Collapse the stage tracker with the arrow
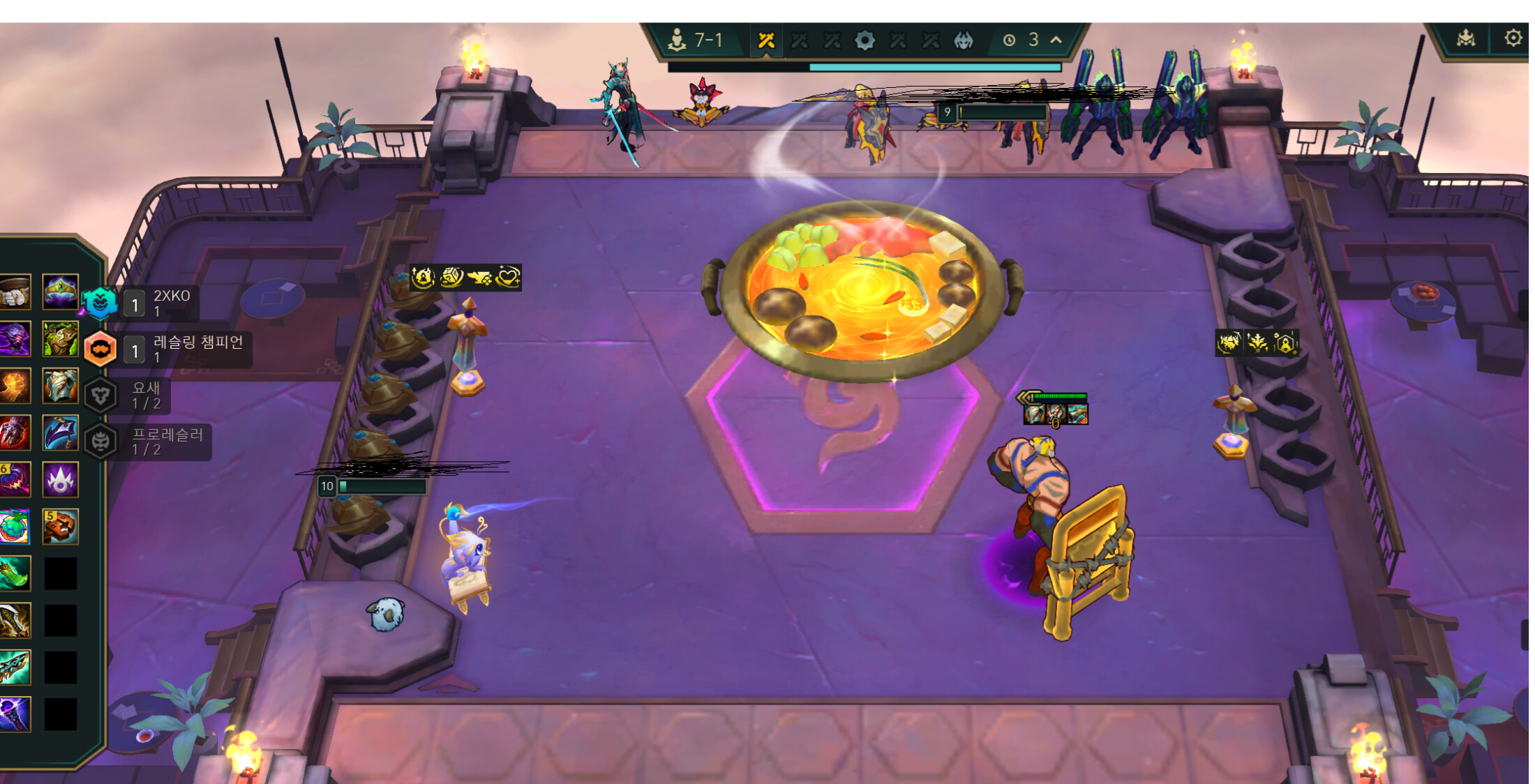The width and height of the screenshot is (1535, 784). click(1056, 40)
